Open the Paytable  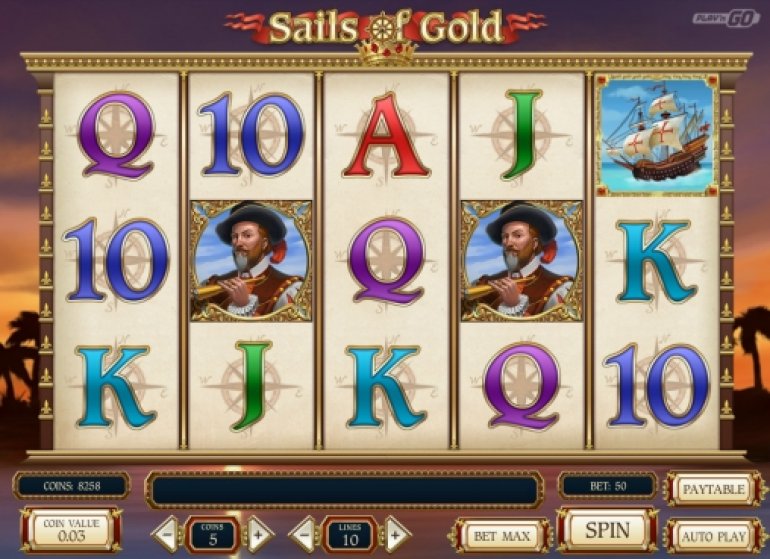(711, 489)
